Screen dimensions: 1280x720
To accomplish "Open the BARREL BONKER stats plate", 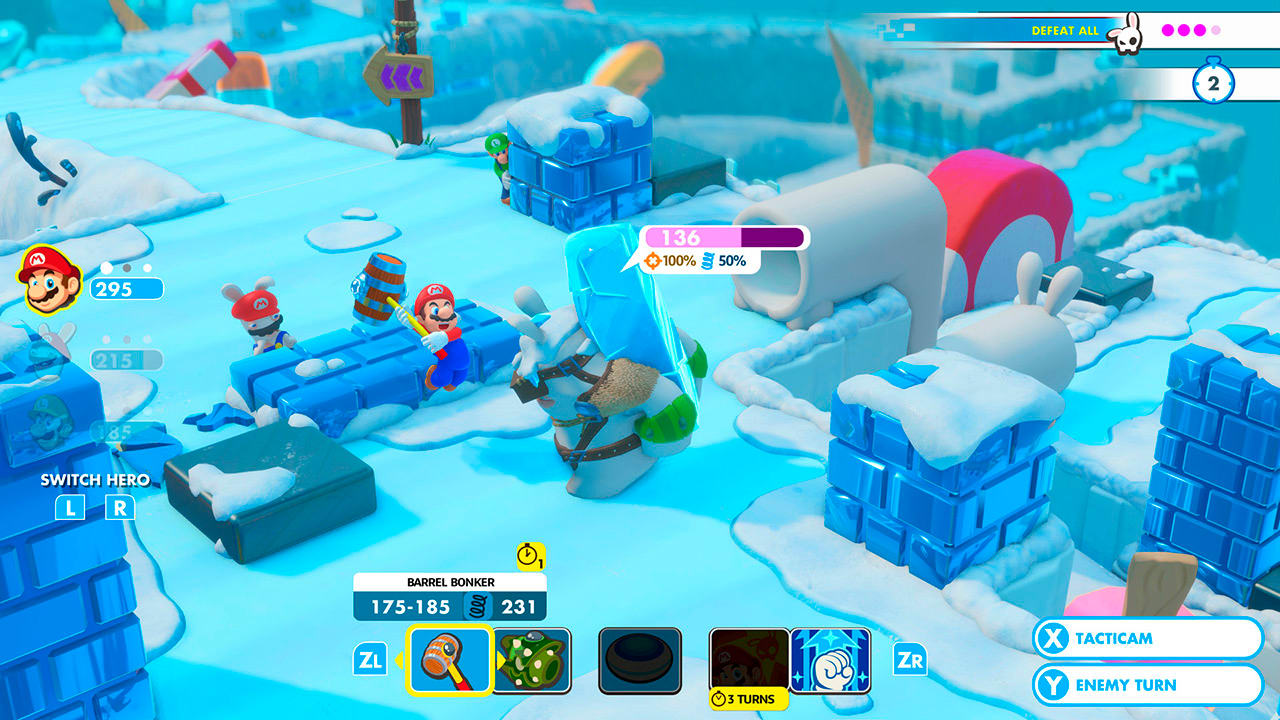I will pos(448,595).
